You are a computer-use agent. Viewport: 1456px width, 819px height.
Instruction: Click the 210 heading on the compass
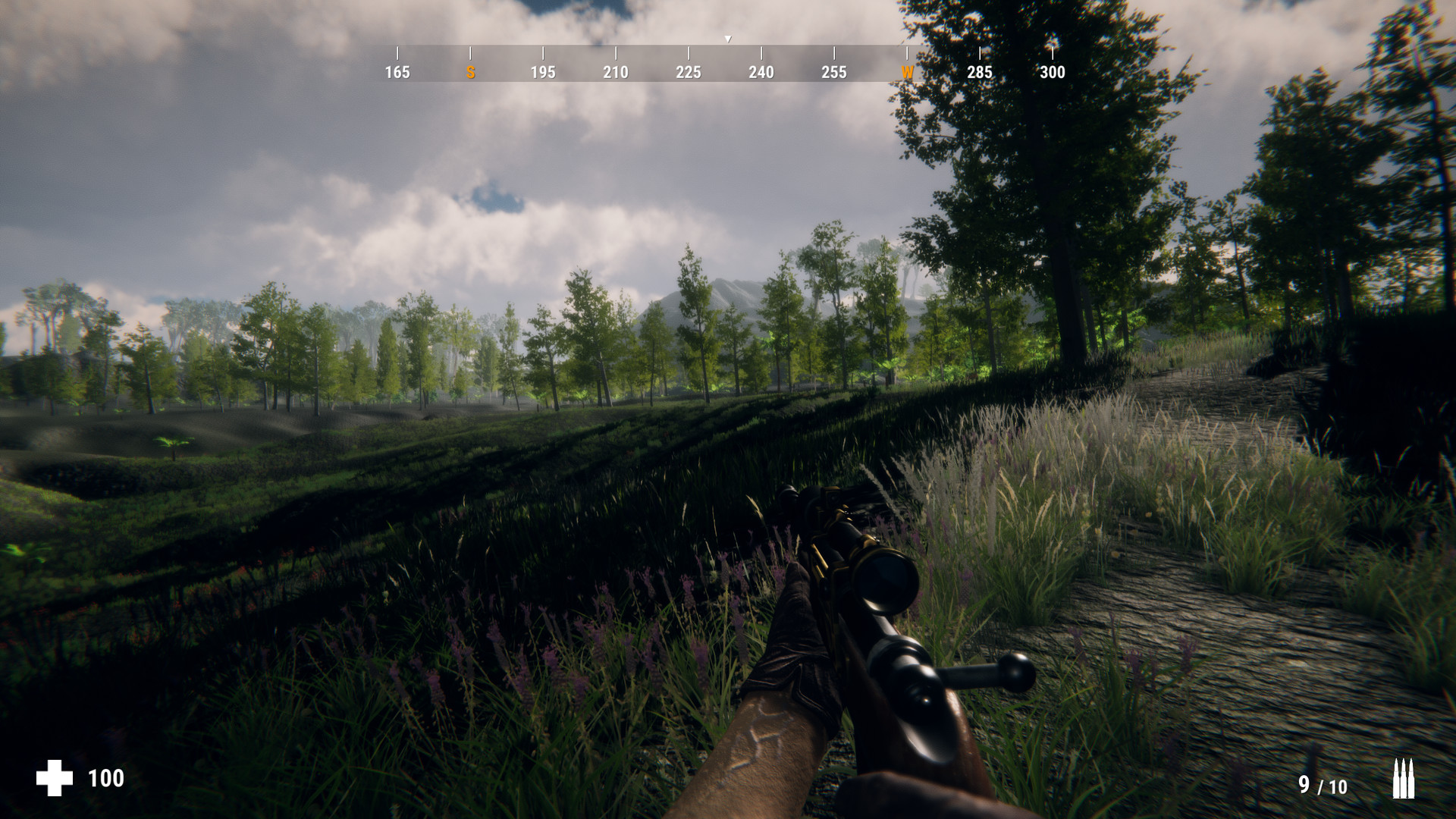(x=616, y=74)
